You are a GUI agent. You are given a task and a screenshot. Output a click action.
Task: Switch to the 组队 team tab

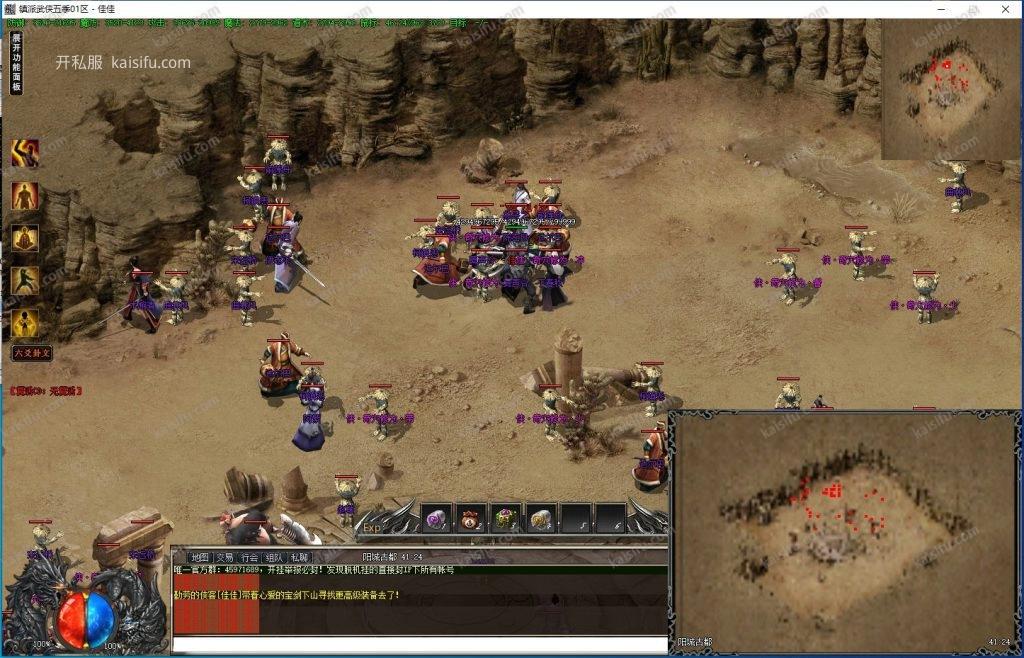(x=275, y=557)
